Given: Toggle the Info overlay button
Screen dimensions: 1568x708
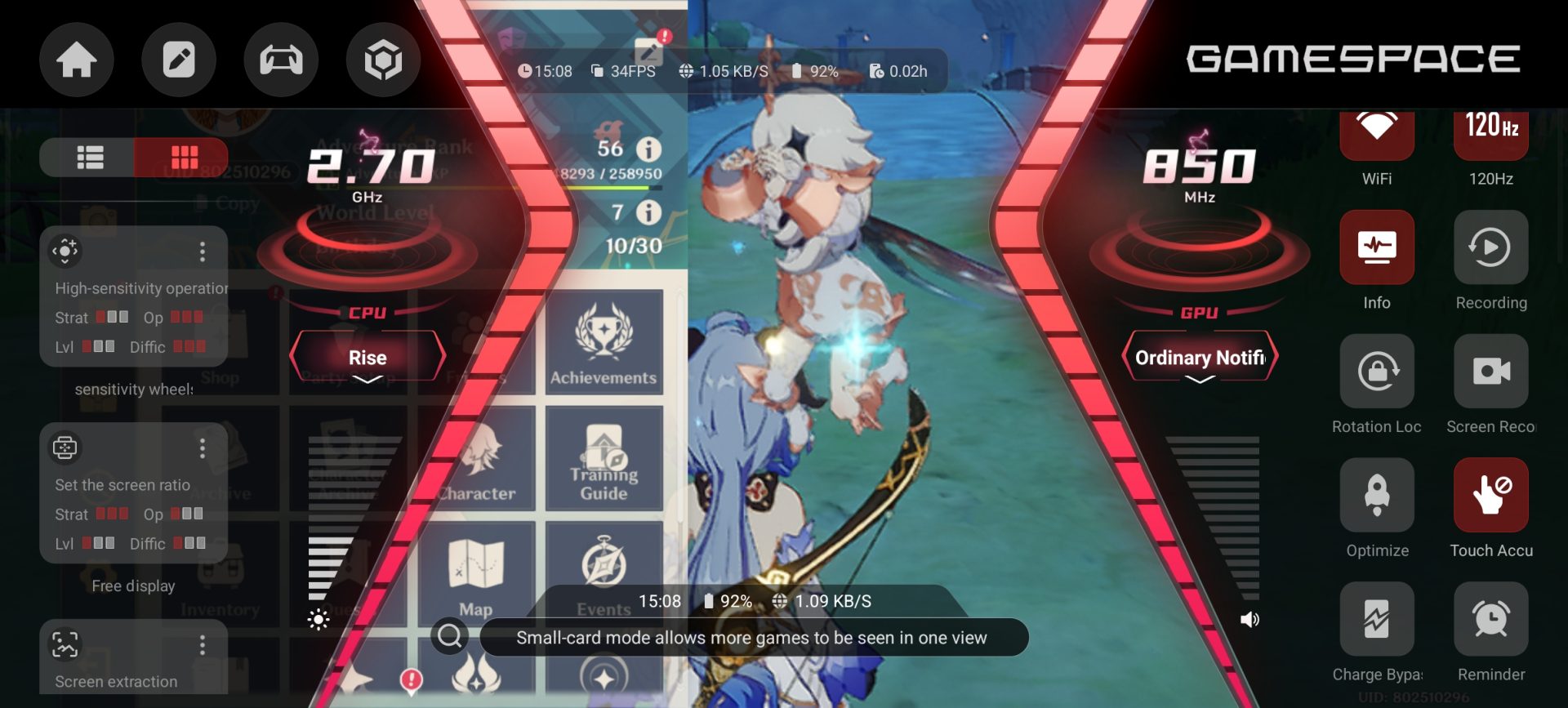Looking at the screenshot, I should (x=1377, y=247).
